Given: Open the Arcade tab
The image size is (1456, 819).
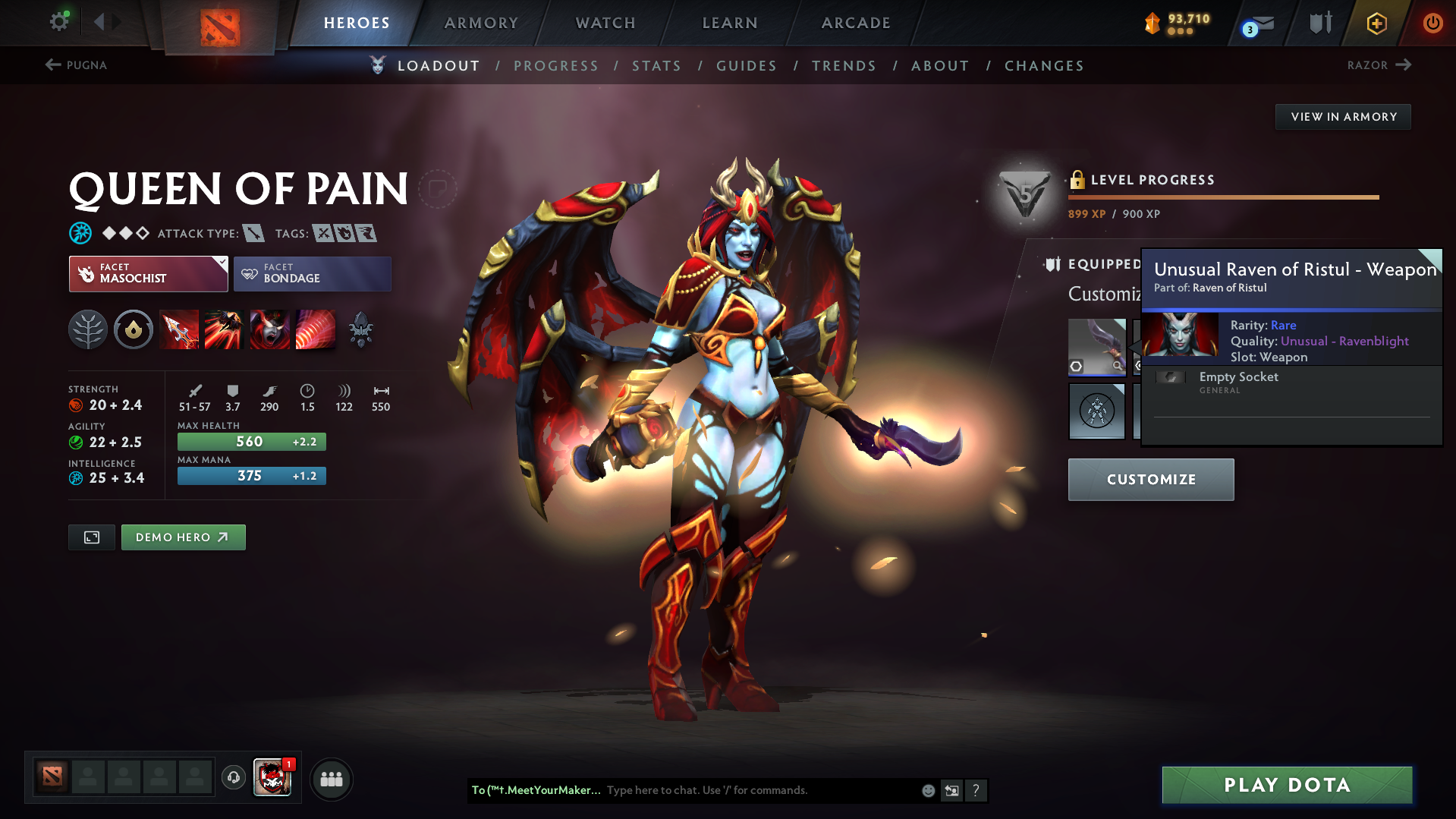Looking at the screenshot, I should pyautogui.click(x=856, y=23).
